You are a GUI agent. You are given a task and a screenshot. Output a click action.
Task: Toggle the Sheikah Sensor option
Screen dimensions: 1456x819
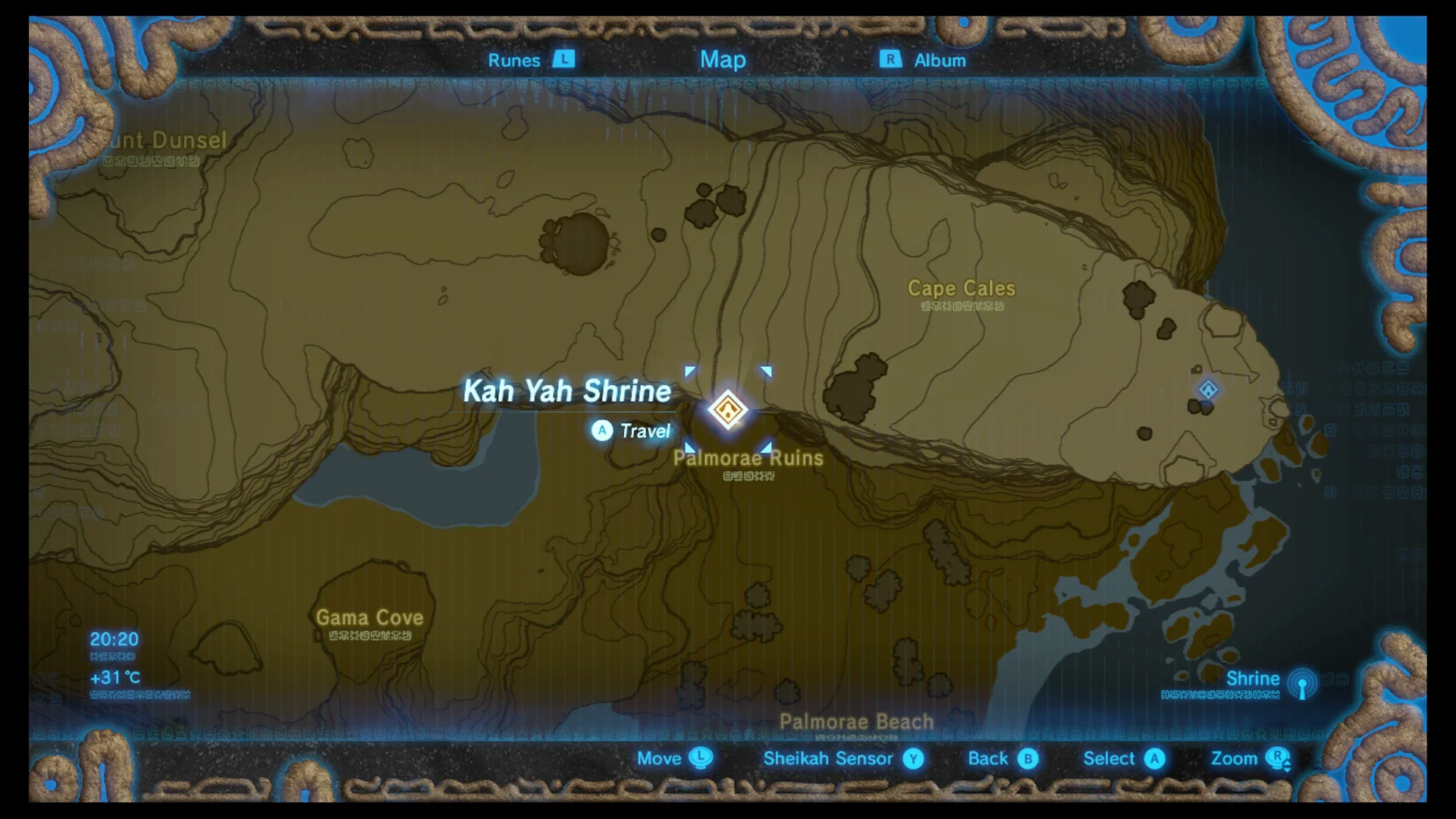[x=829, y=758]
